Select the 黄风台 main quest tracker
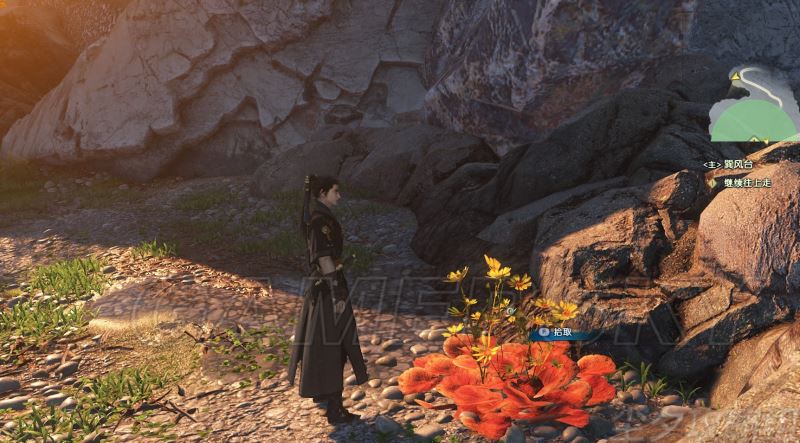This screenshot has height=443, width=800. [x=732, y=164]
